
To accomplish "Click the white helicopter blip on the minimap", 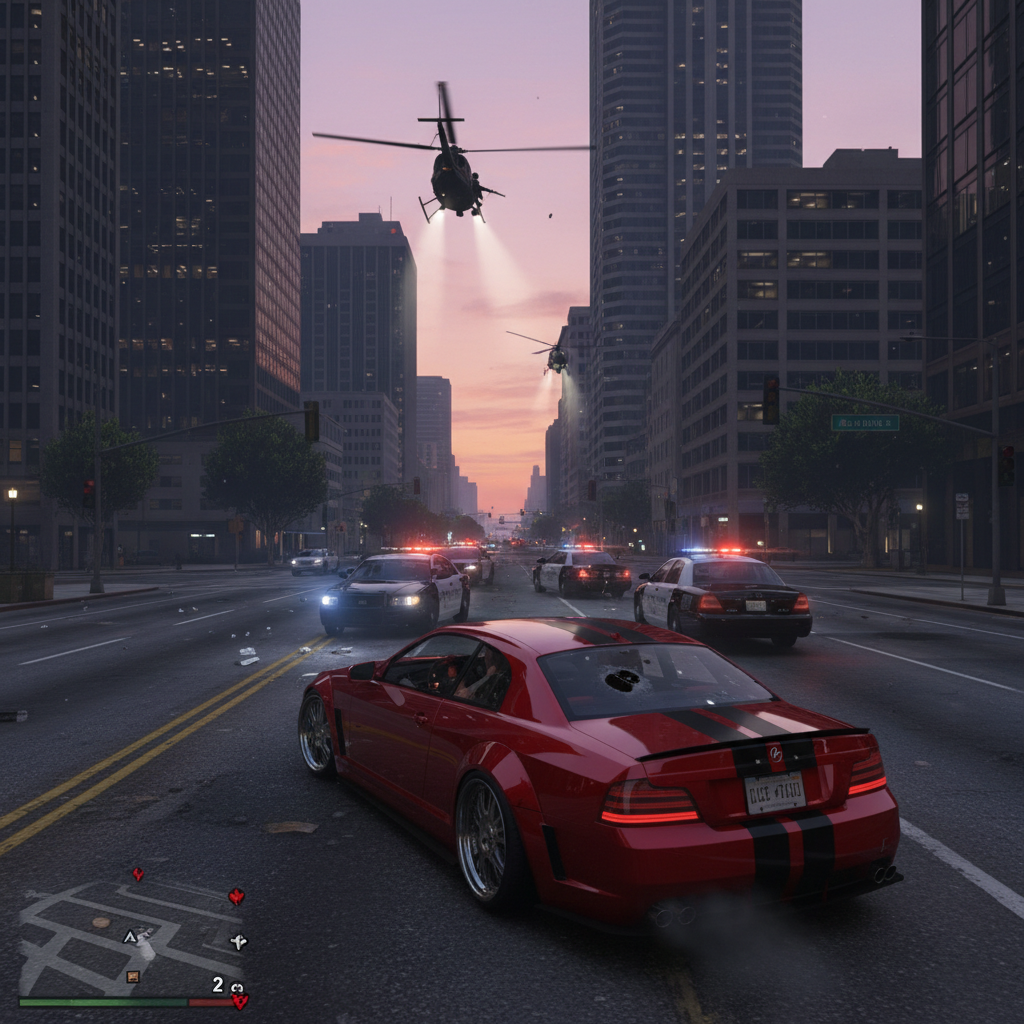I will click(237, 941).
